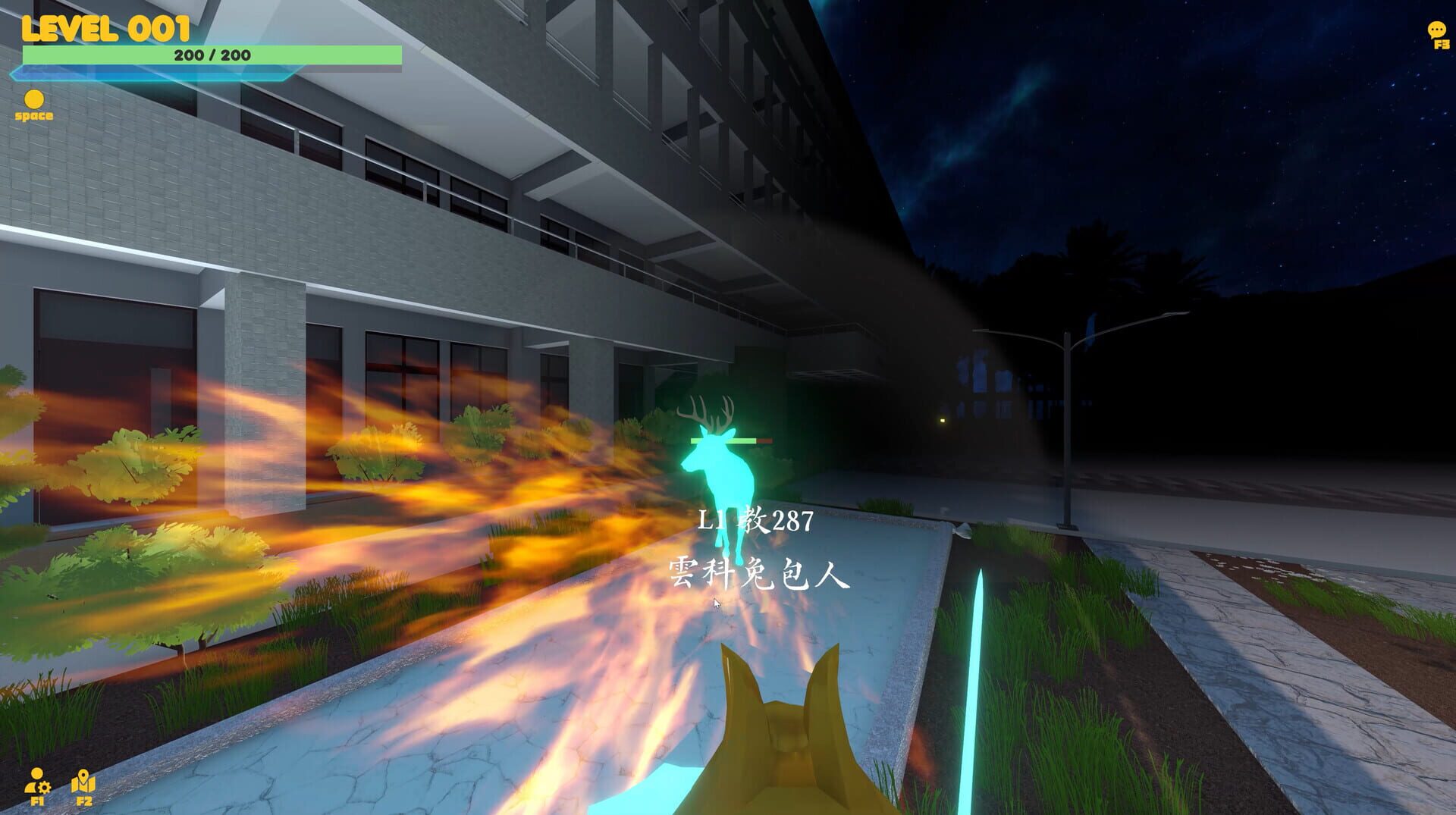Expand the enemy info label 'L1 教287'
The image size is (1456, 815).
pyautogui.click(x=756, y=521)
